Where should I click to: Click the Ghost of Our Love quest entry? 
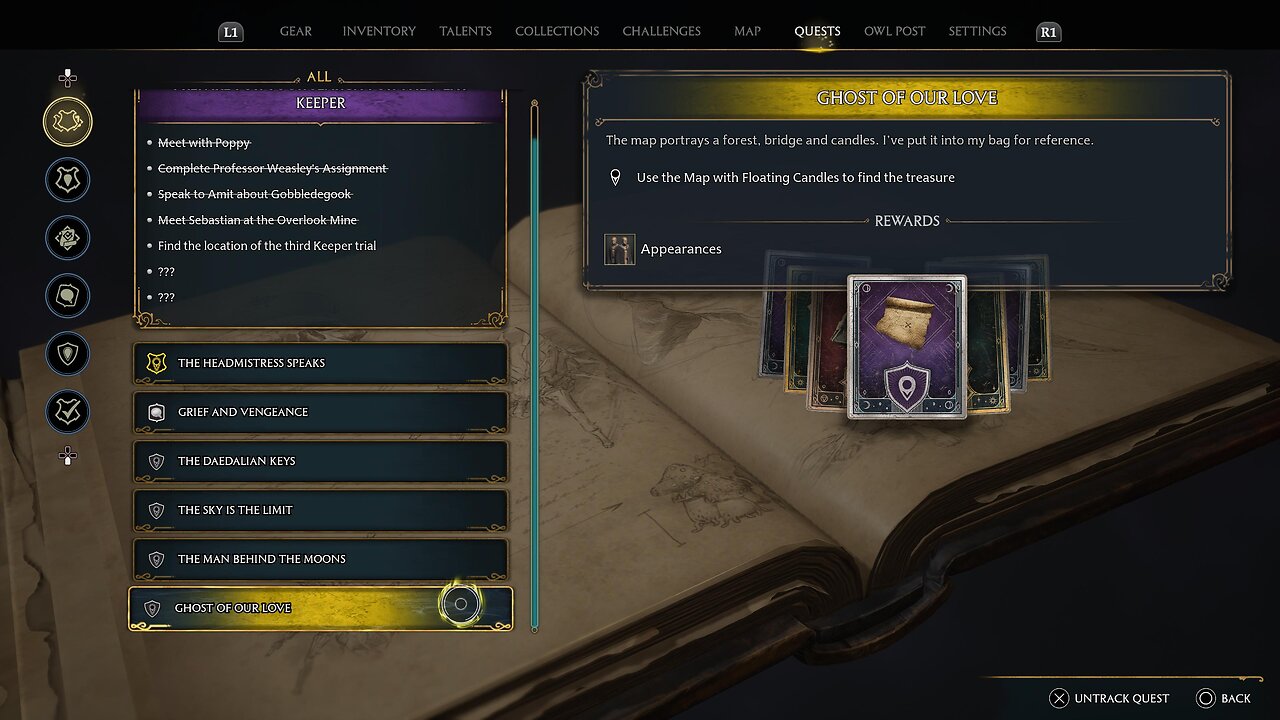pyautogui.click(x=320, y=608)
